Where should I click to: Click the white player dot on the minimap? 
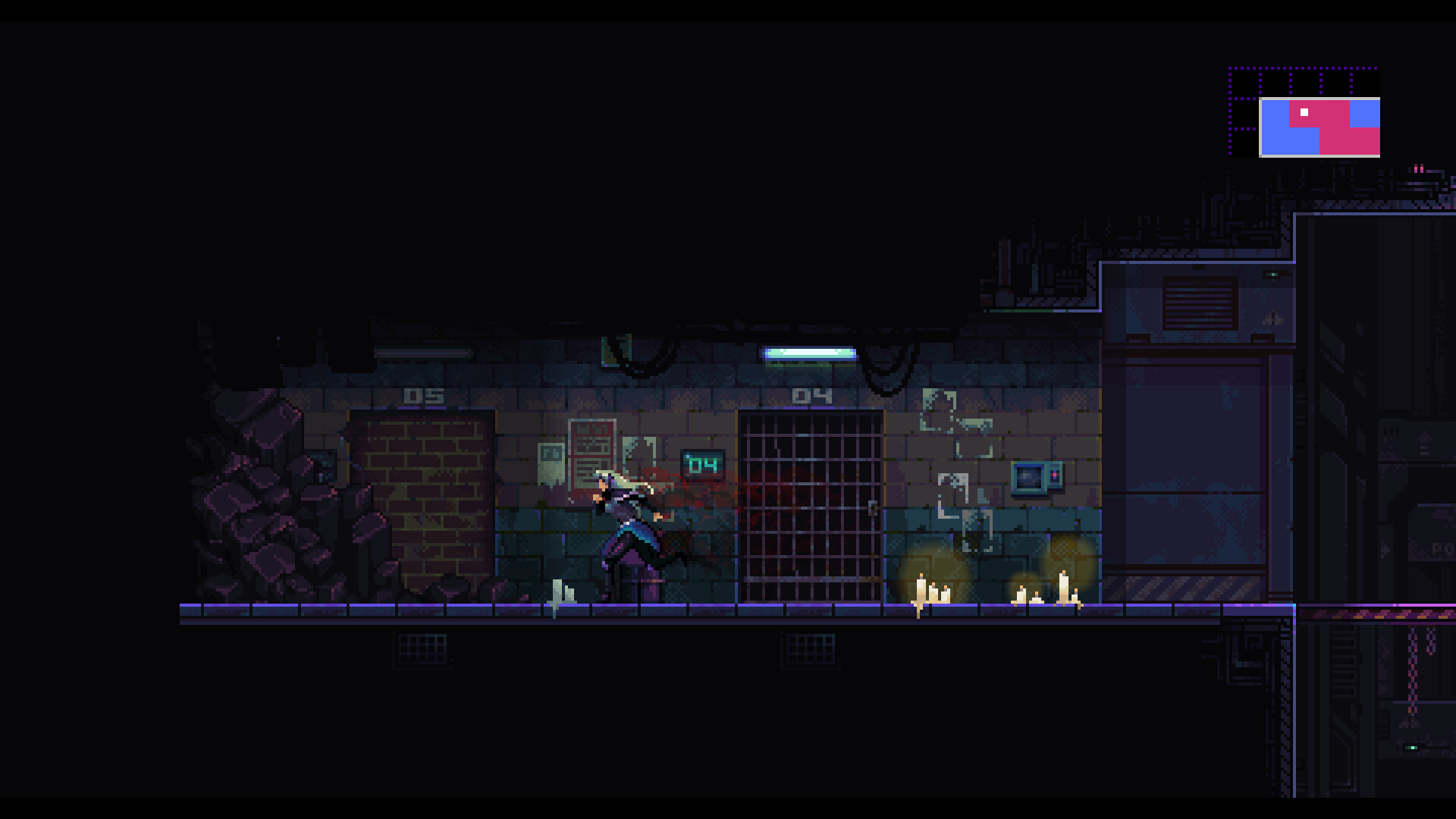pyautogui.click(x=1304, y=111)
